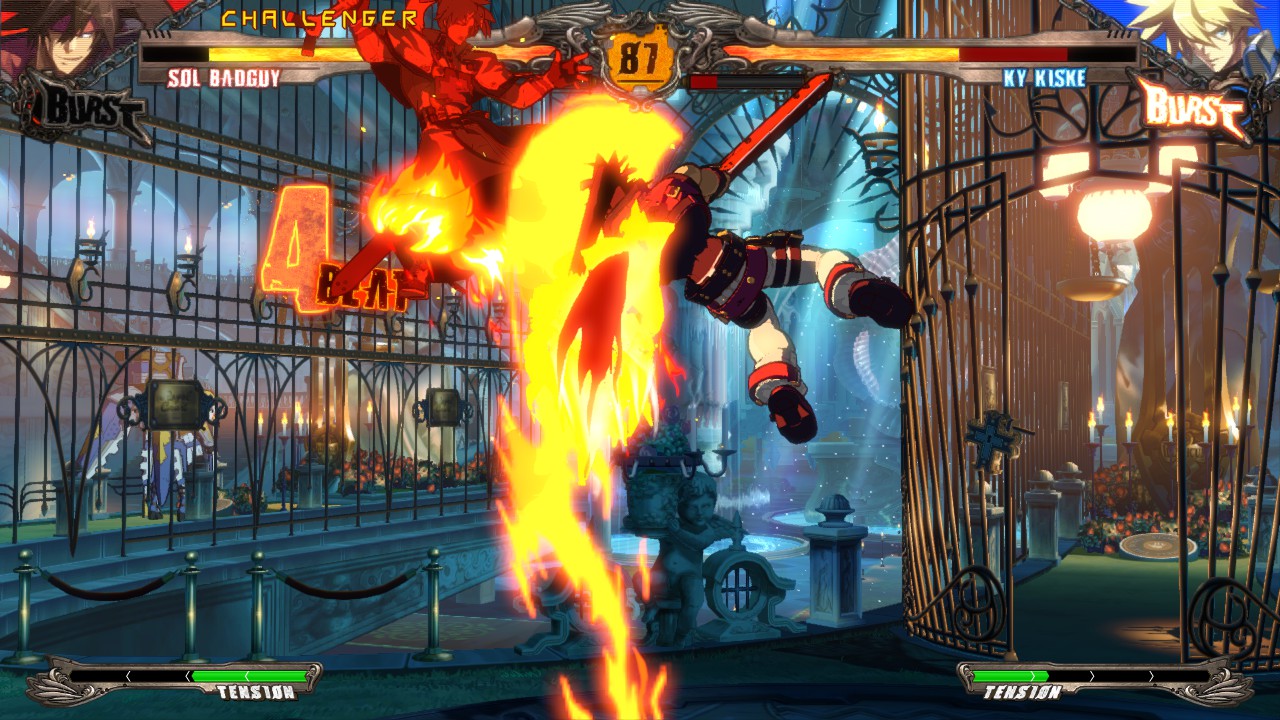Collapse the CHALLENGER banner notification
The width and height of the screenshot is (1280, 720).
pyautogui.click(x=320, y=17)
